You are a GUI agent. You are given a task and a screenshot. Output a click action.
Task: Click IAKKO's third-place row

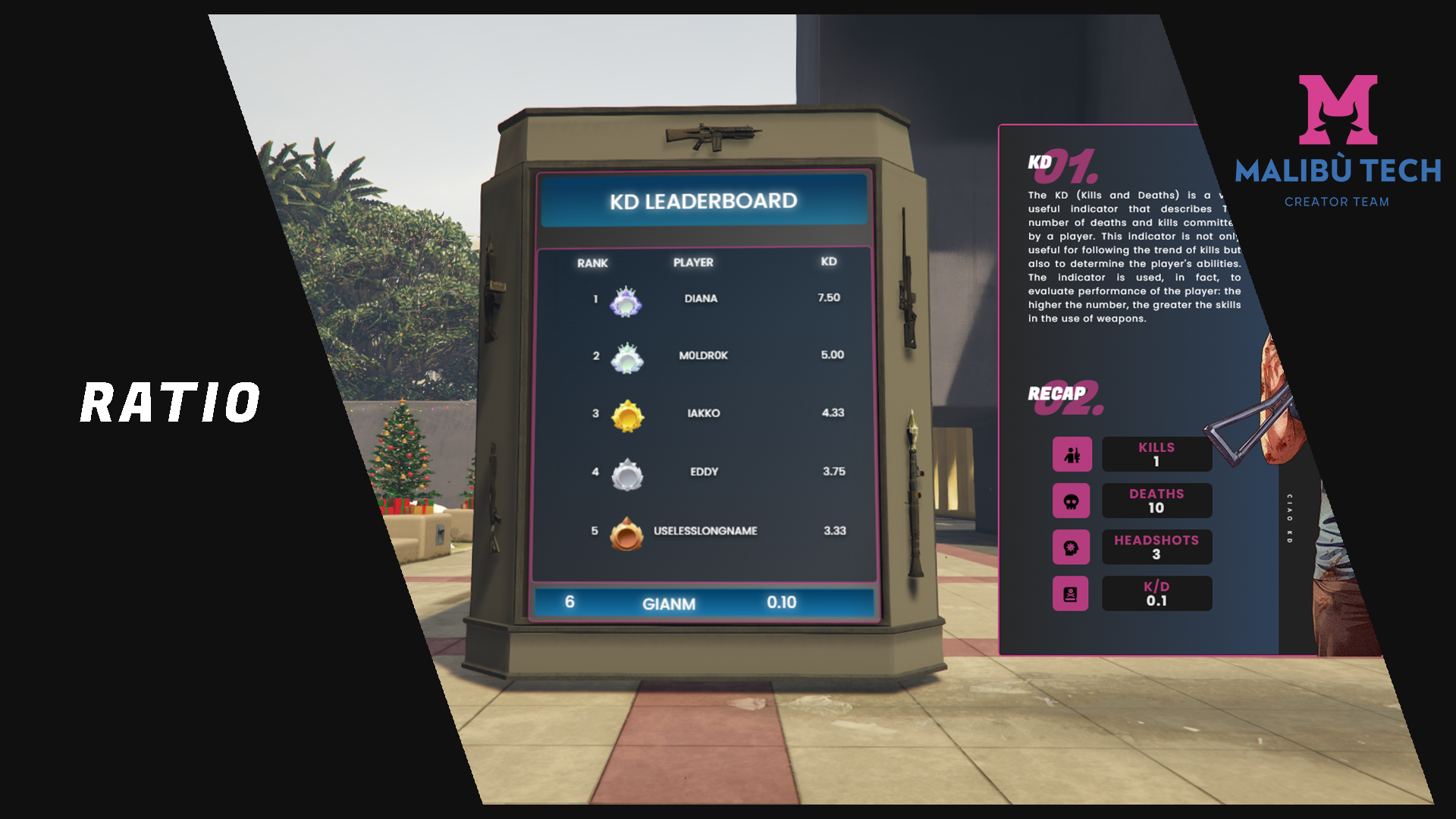coord(703,413)
